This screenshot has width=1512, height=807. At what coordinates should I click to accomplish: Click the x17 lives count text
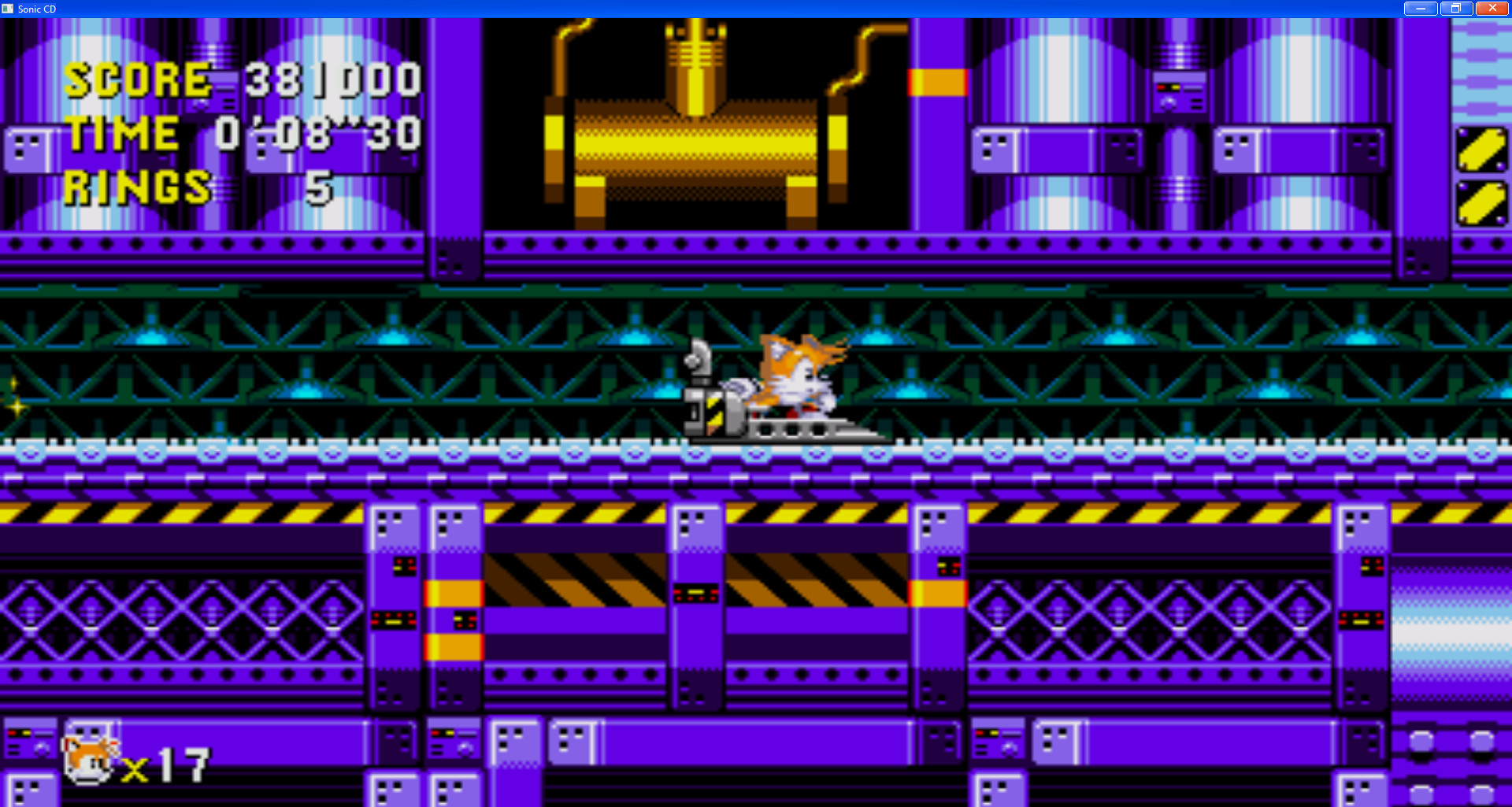click(x=169, y=763)
